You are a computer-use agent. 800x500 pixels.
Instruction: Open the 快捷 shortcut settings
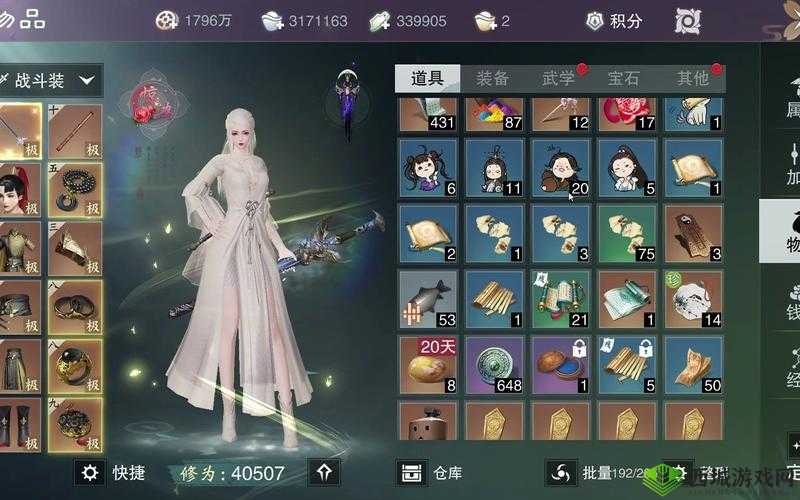click(113, 473)
